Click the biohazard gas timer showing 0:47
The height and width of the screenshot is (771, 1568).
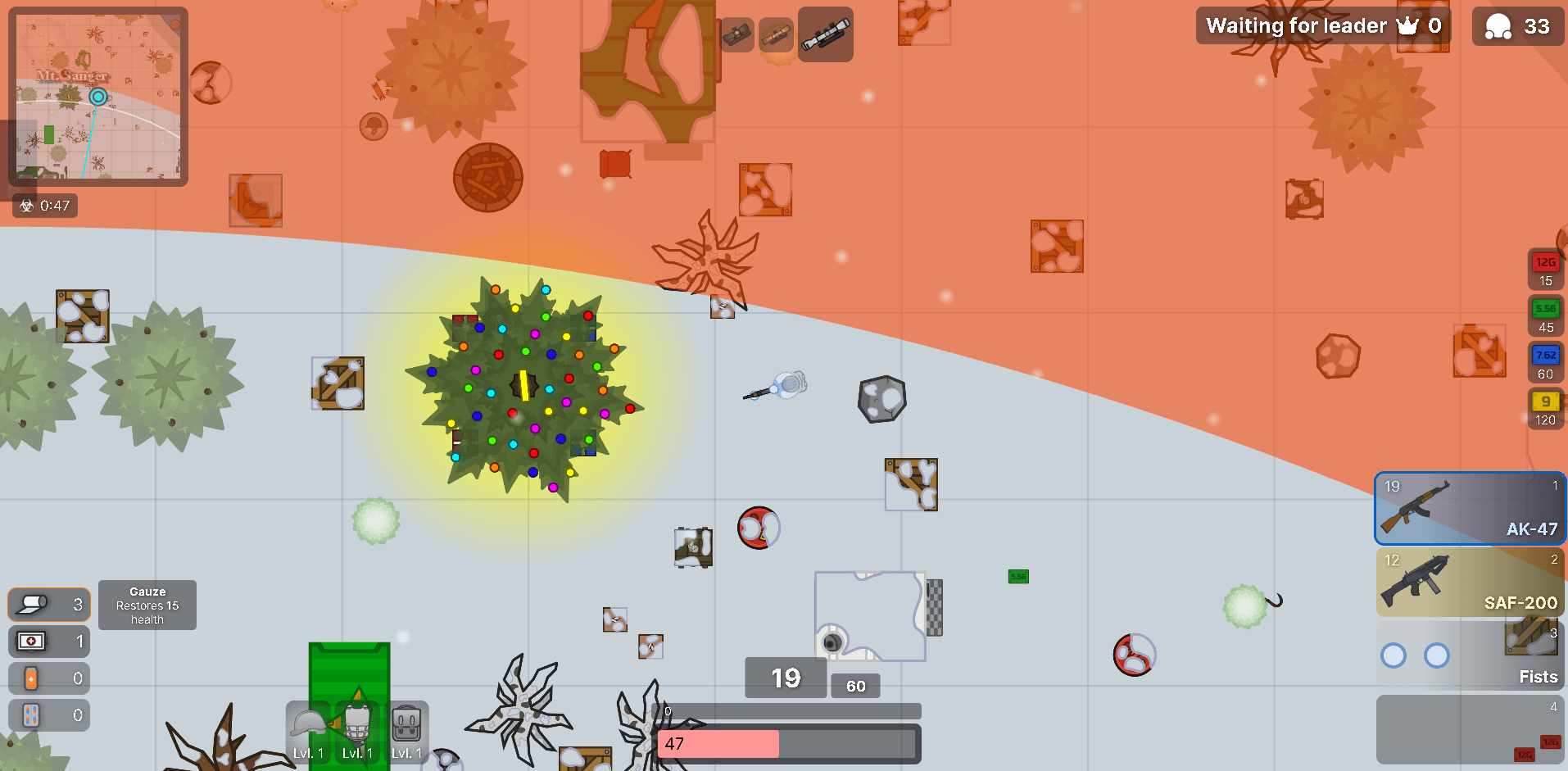(x=44, y=206)
